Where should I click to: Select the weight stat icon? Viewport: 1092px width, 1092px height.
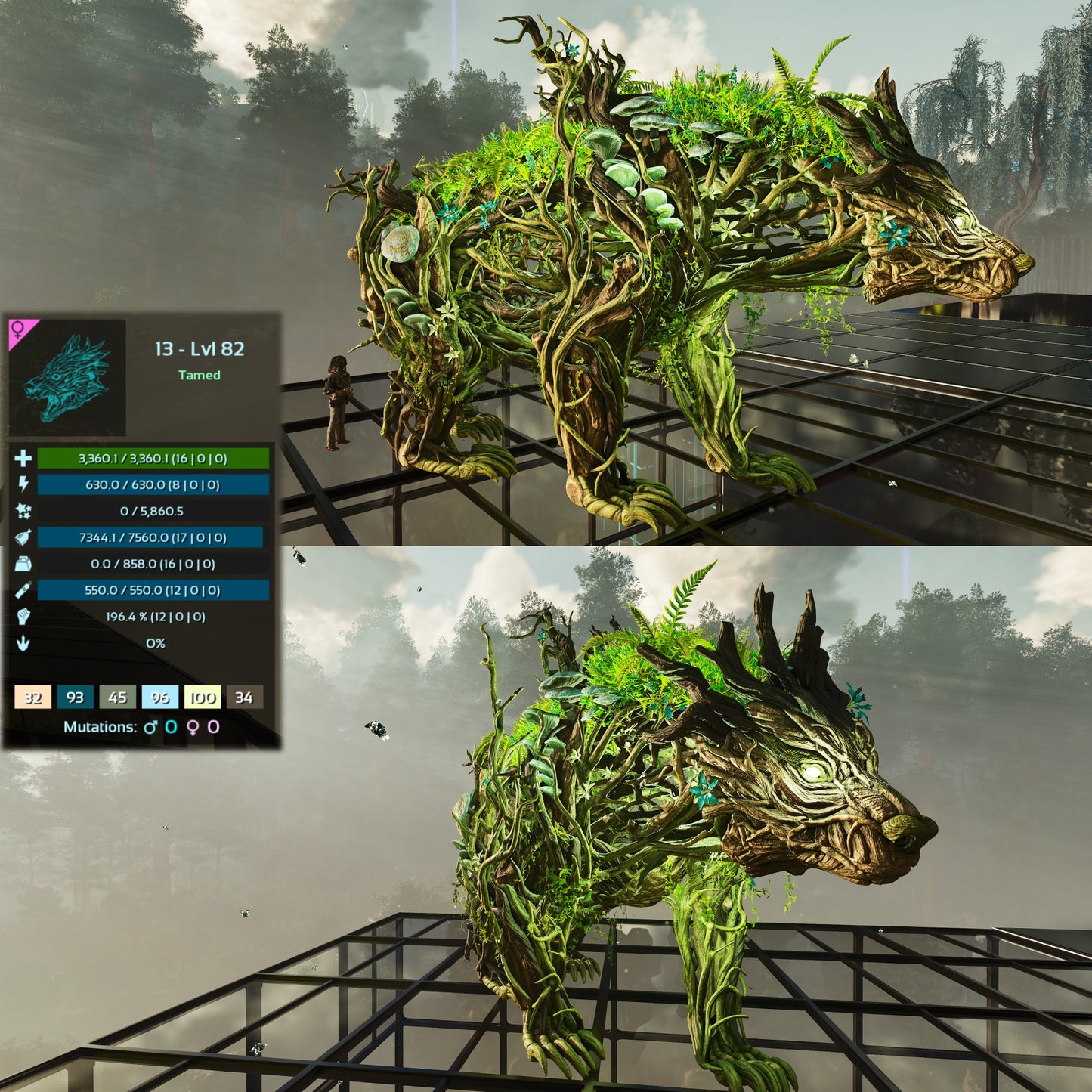[x=23, y=564]
